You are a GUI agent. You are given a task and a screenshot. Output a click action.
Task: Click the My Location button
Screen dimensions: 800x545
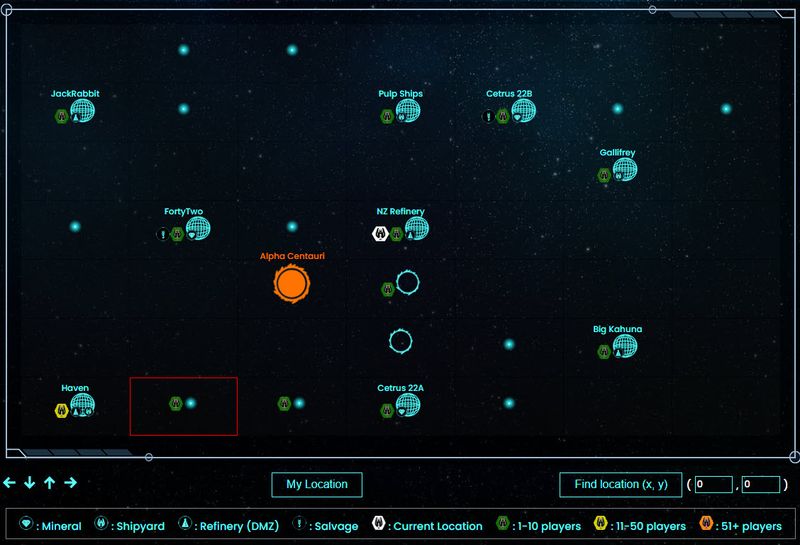pos(316,484)
